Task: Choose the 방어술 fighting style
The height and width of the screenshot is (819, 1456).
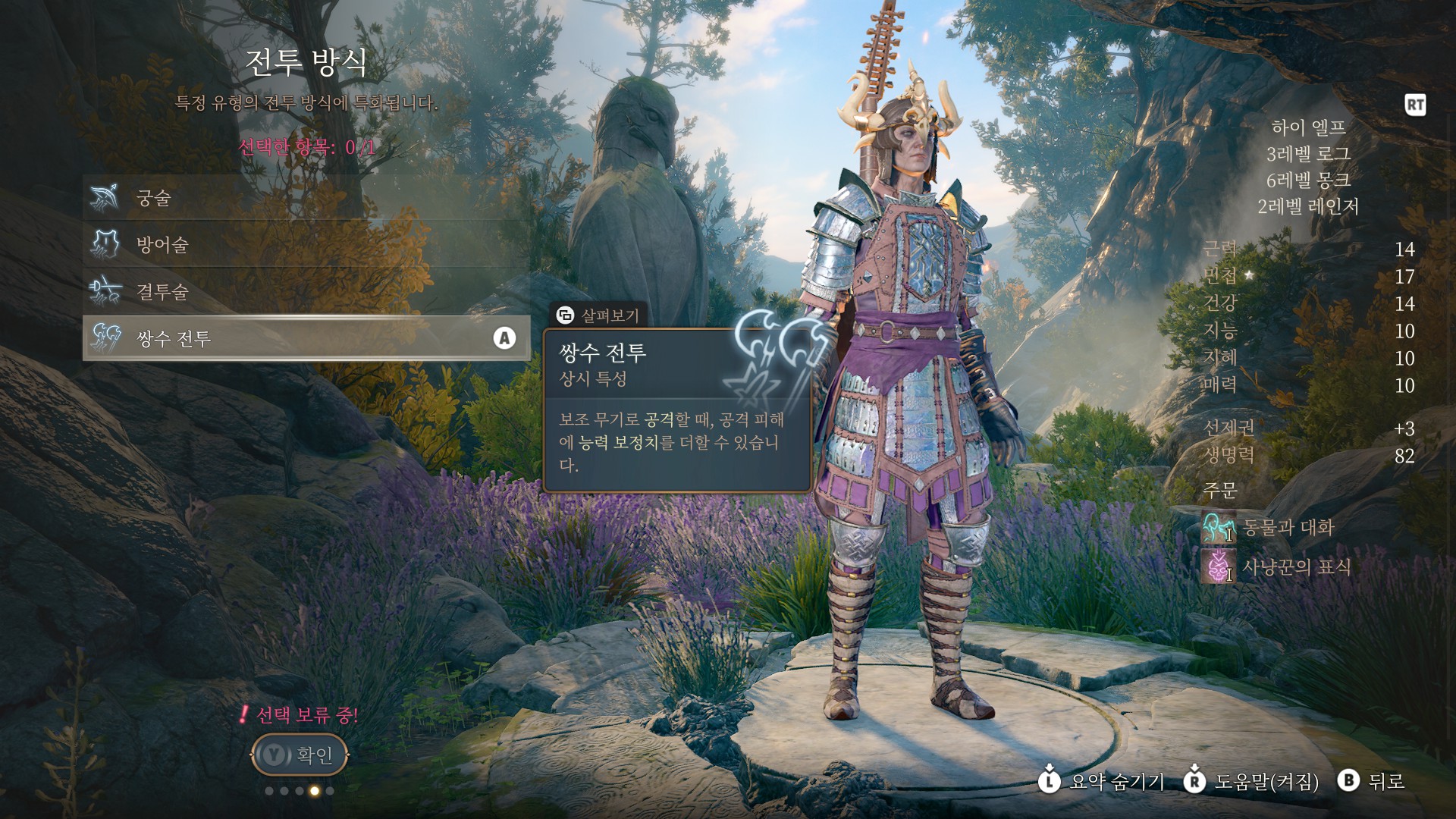Action: pyautogui.click(x=303, y=245)
